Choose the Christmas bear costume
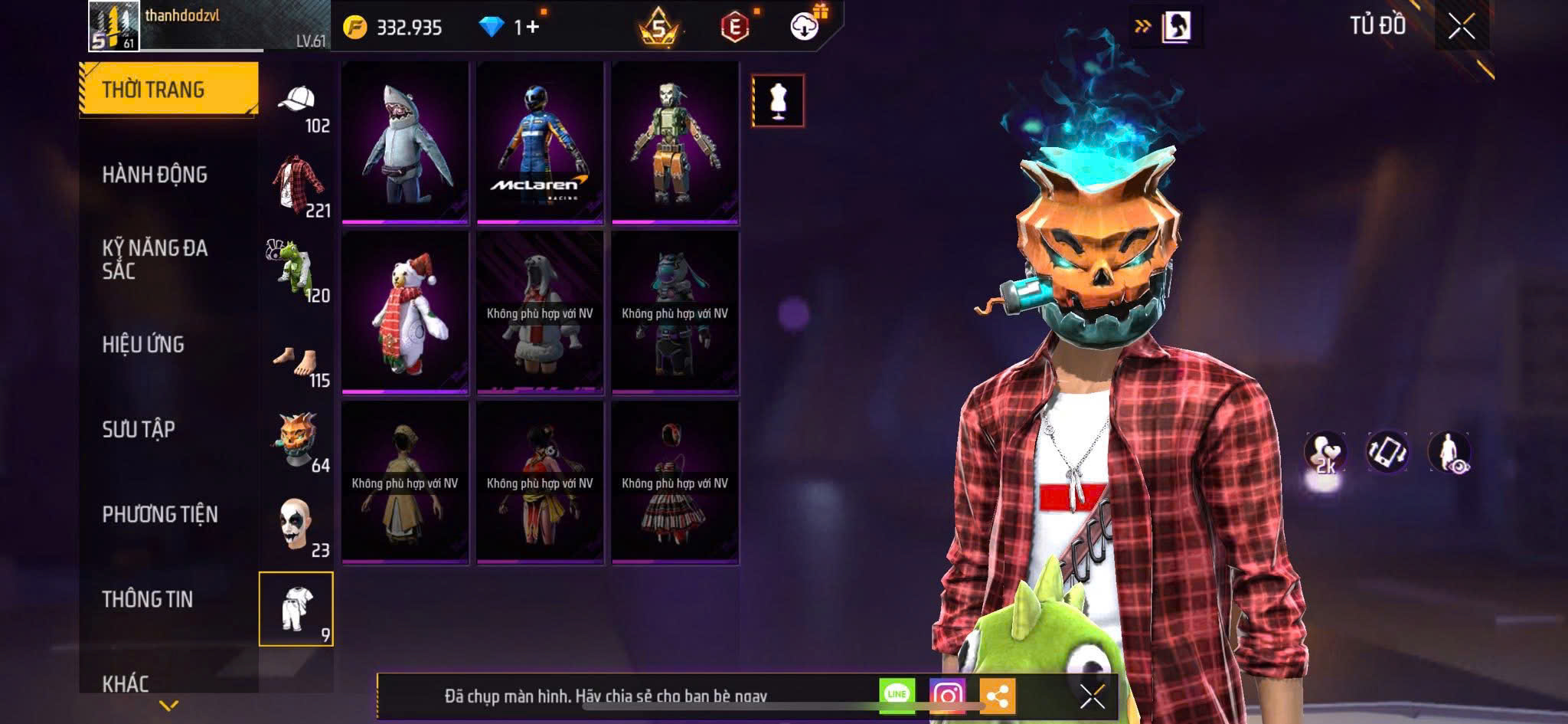This screenshot has height=724, width=1568. point(405,313)
